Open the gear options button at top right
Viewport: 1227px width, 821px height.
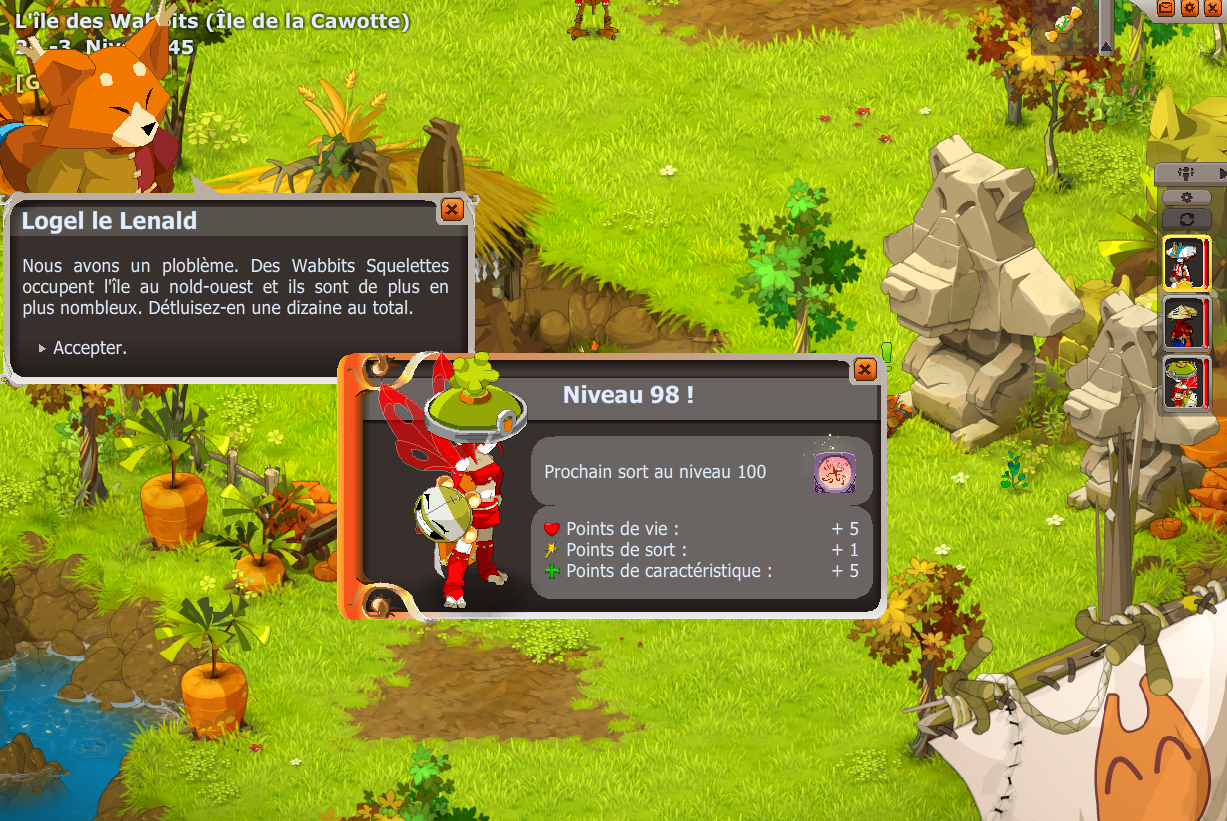(1189, 8)
